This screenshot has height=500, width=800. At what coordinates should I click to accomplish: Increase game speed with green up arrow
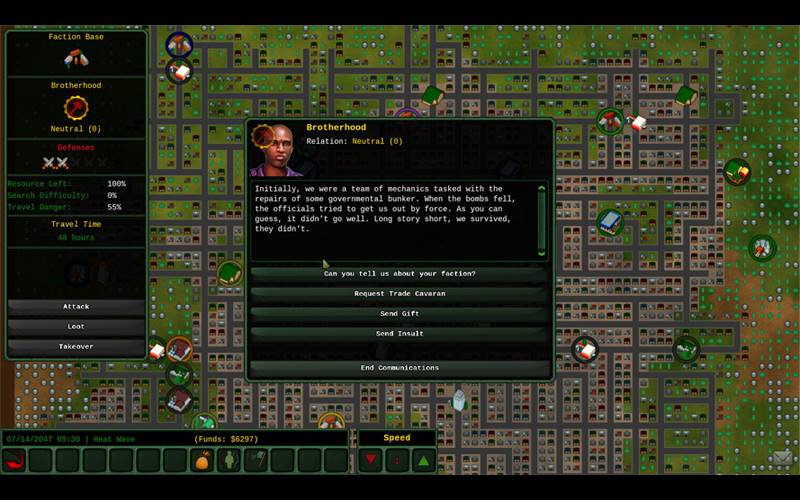pyautogui.click(x=423, y=460)
